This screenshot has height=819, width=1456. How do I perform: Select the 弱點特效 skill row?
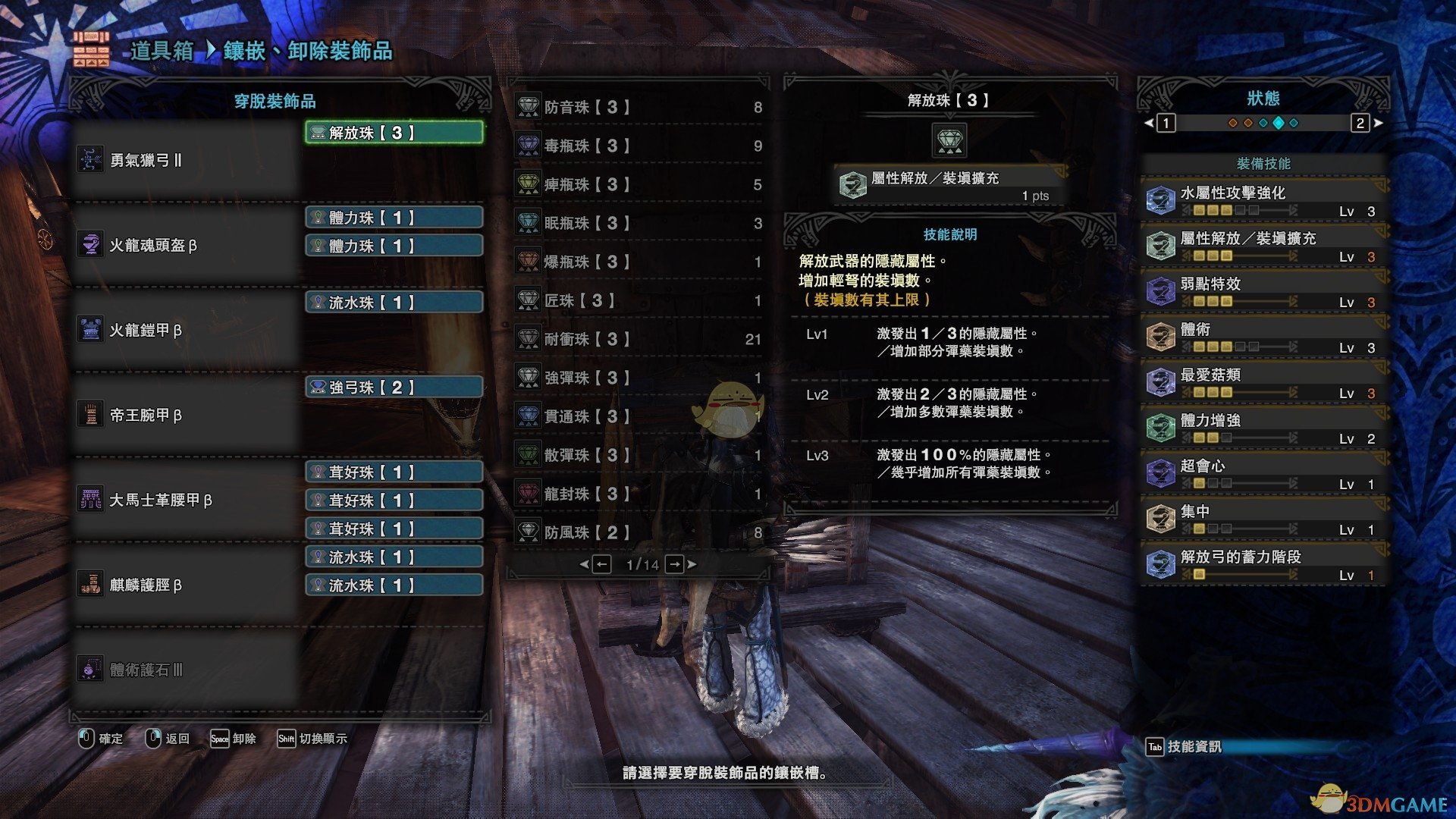click(1263, 291)
